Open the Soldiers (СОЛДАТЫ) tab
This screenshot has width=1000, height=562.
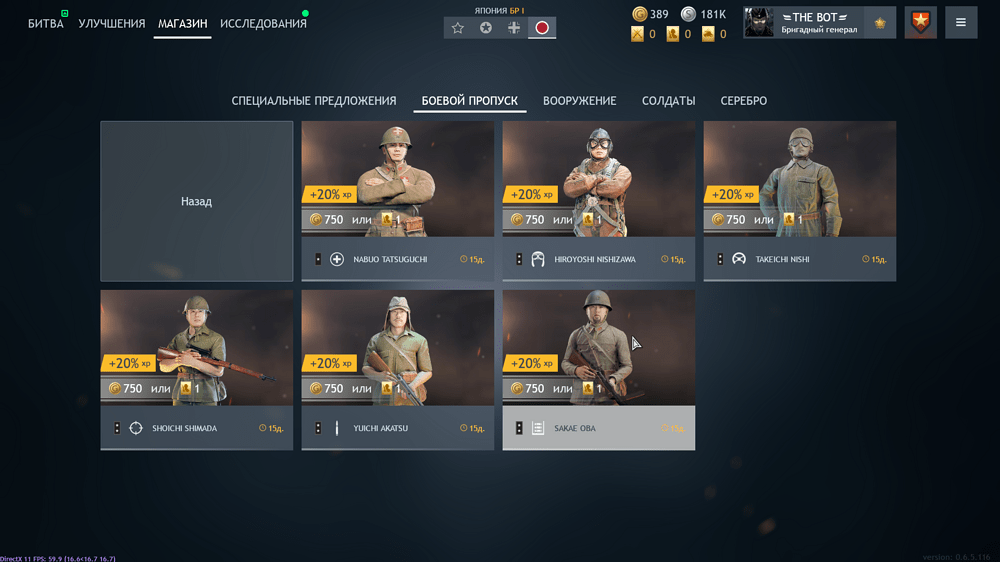click(668, 101)
